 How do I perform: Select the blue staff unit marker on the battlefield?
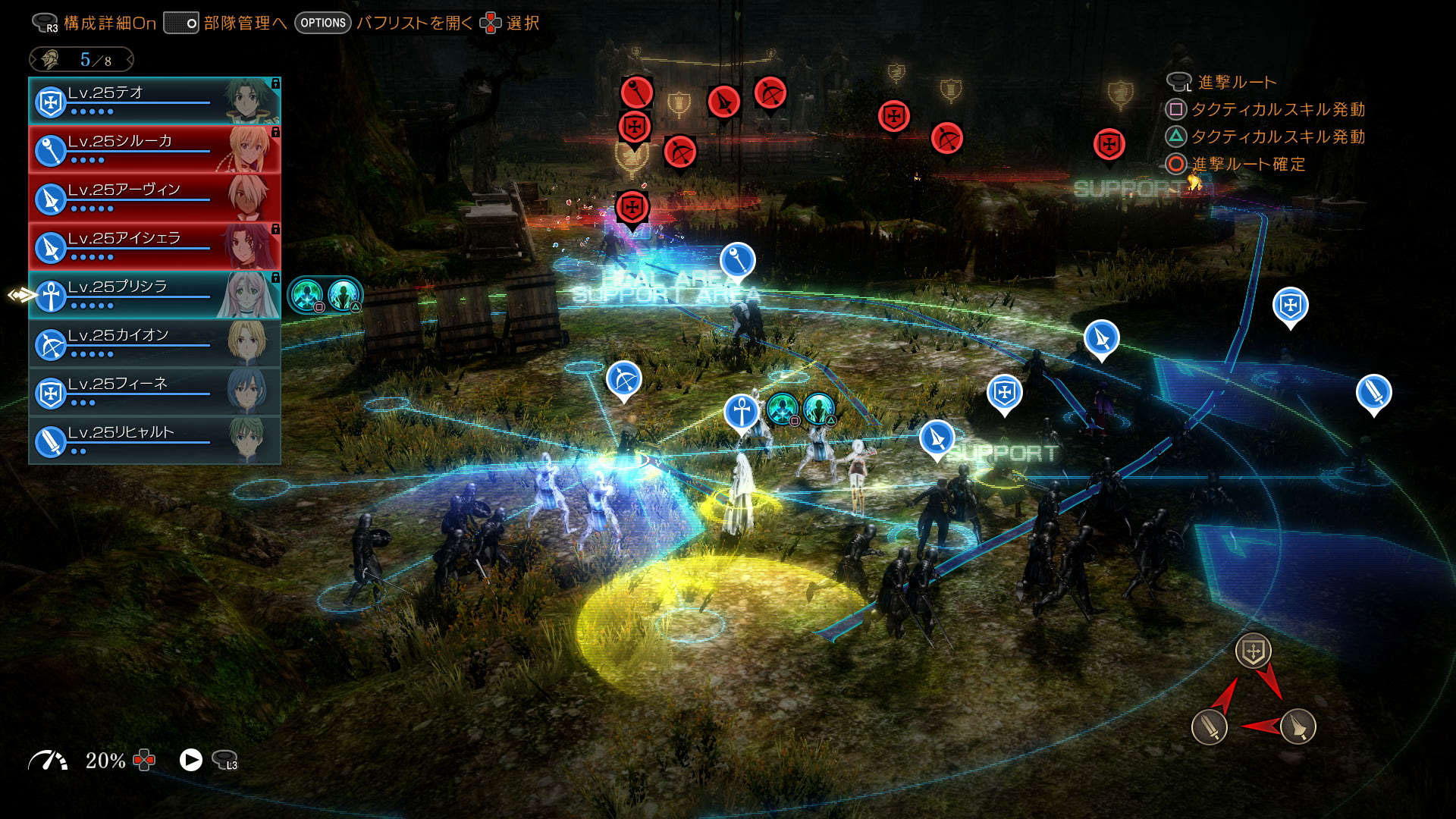point(737,260)
